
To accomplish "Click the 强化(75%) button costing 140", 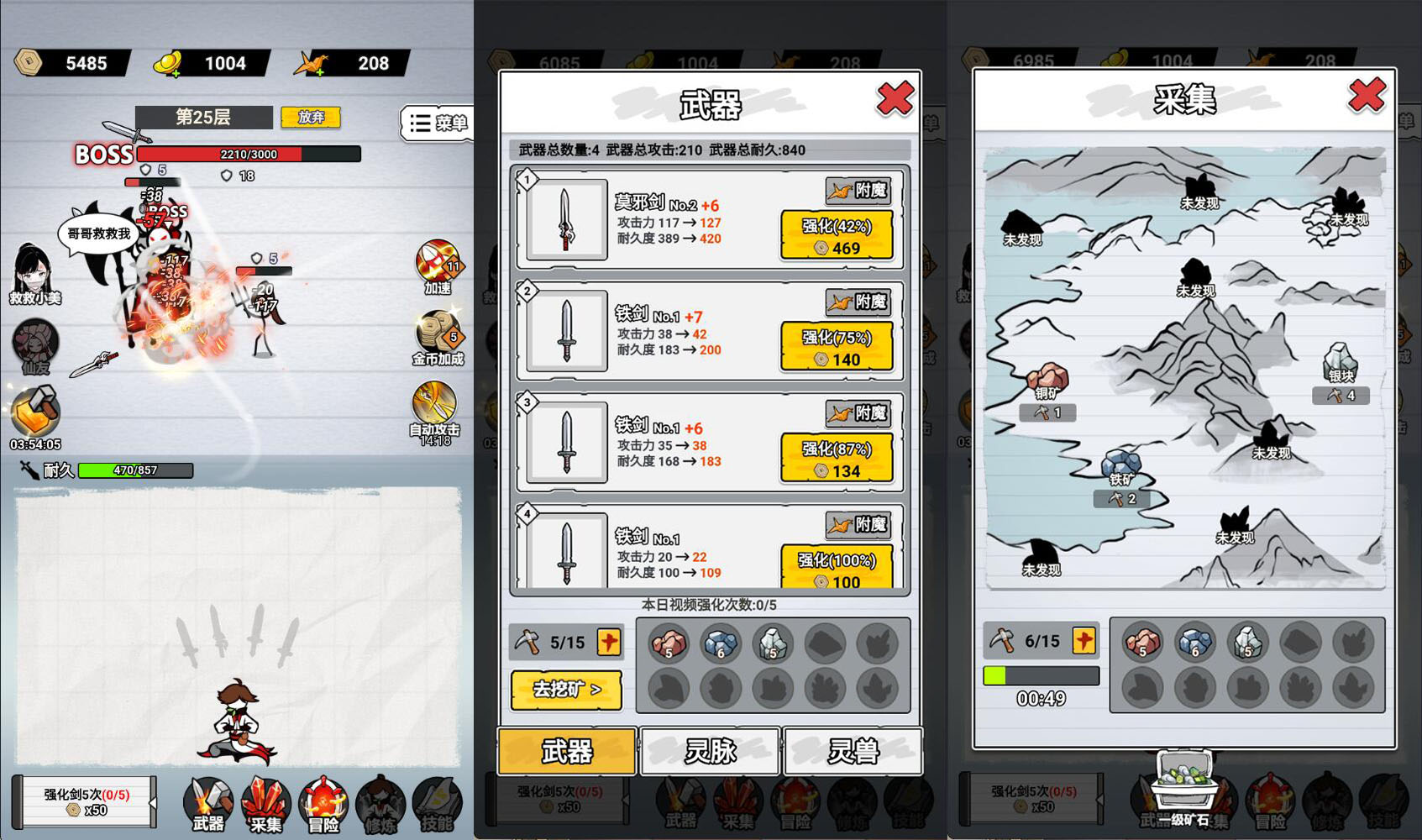I will click(837, 347).
